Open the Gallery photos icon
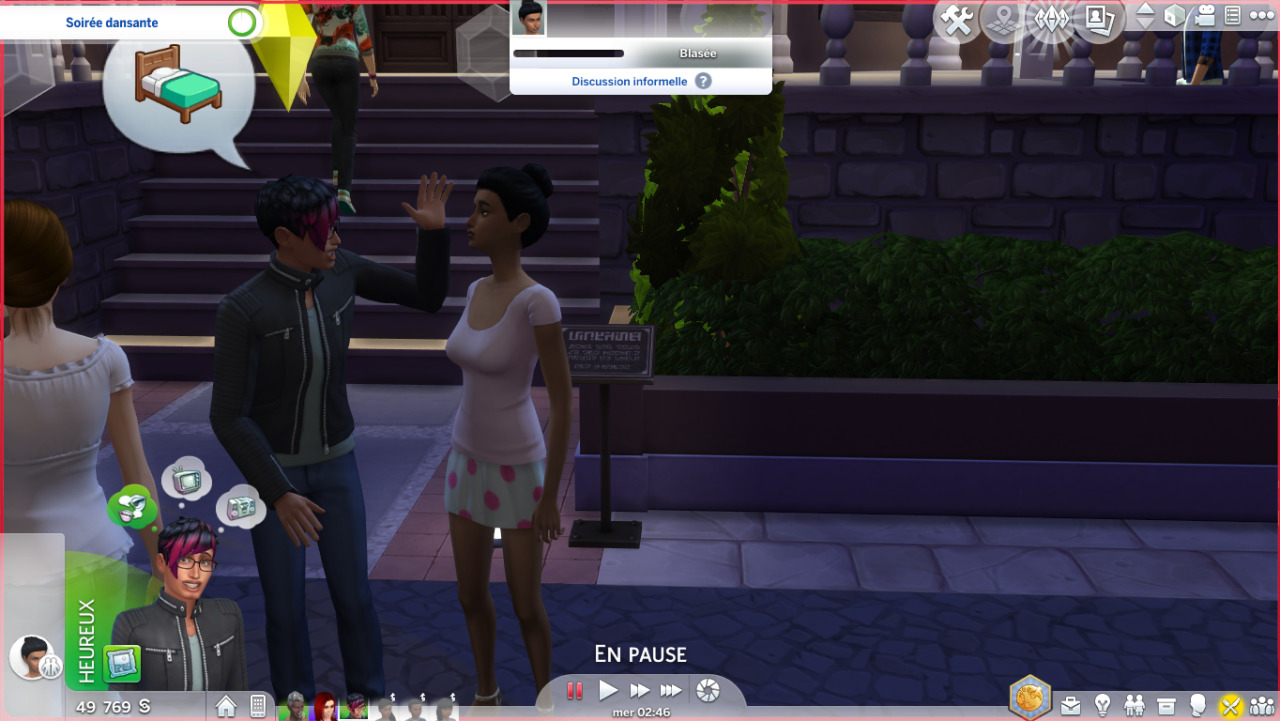 pyautogui.click(x=1099, y=19)
